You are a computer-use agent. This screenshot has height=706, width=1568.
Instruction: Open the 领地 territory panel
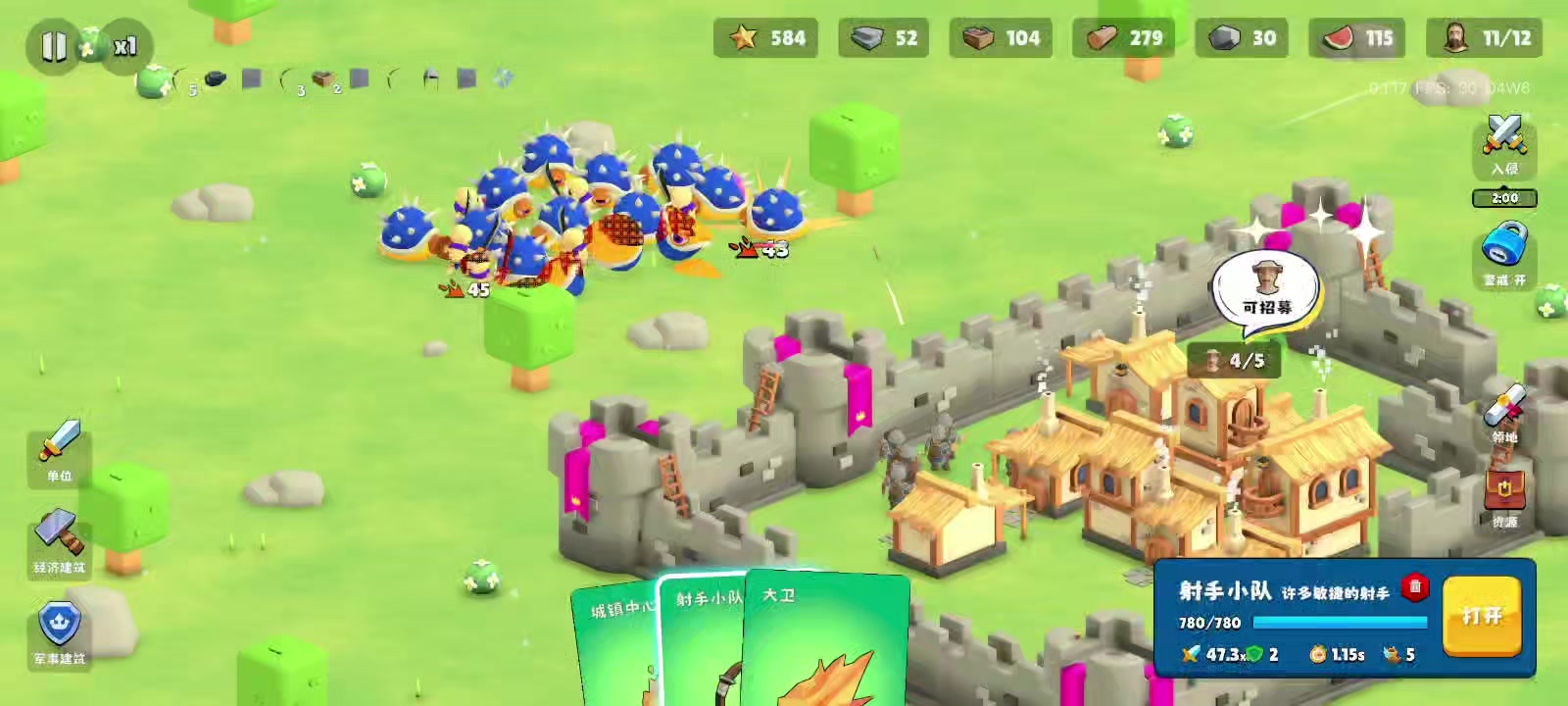(x=1504, y=412)
